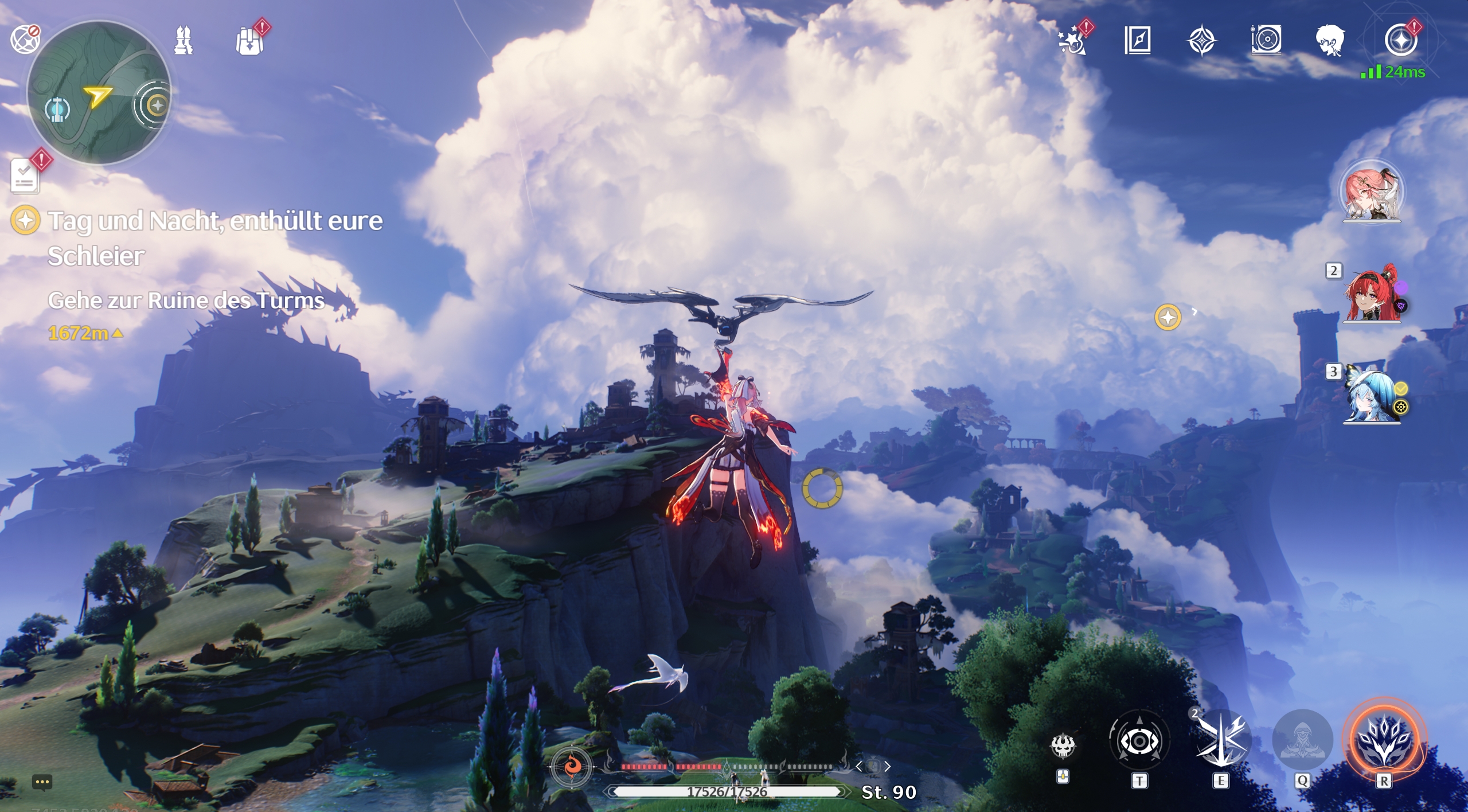Open the right arrow beside the forte gauge
1468x812 pixels.
(889, 765)
